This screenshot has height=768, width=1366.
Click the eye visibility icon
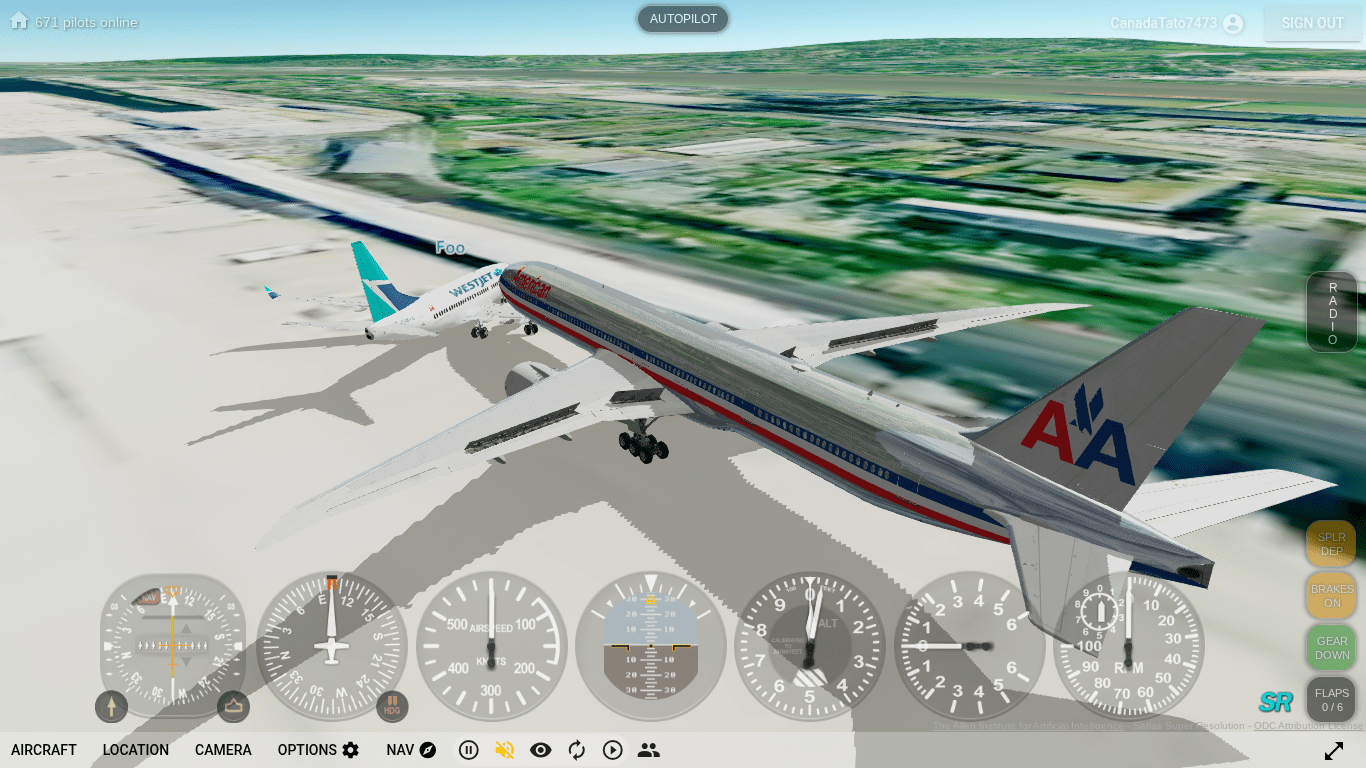click(541, 750)
